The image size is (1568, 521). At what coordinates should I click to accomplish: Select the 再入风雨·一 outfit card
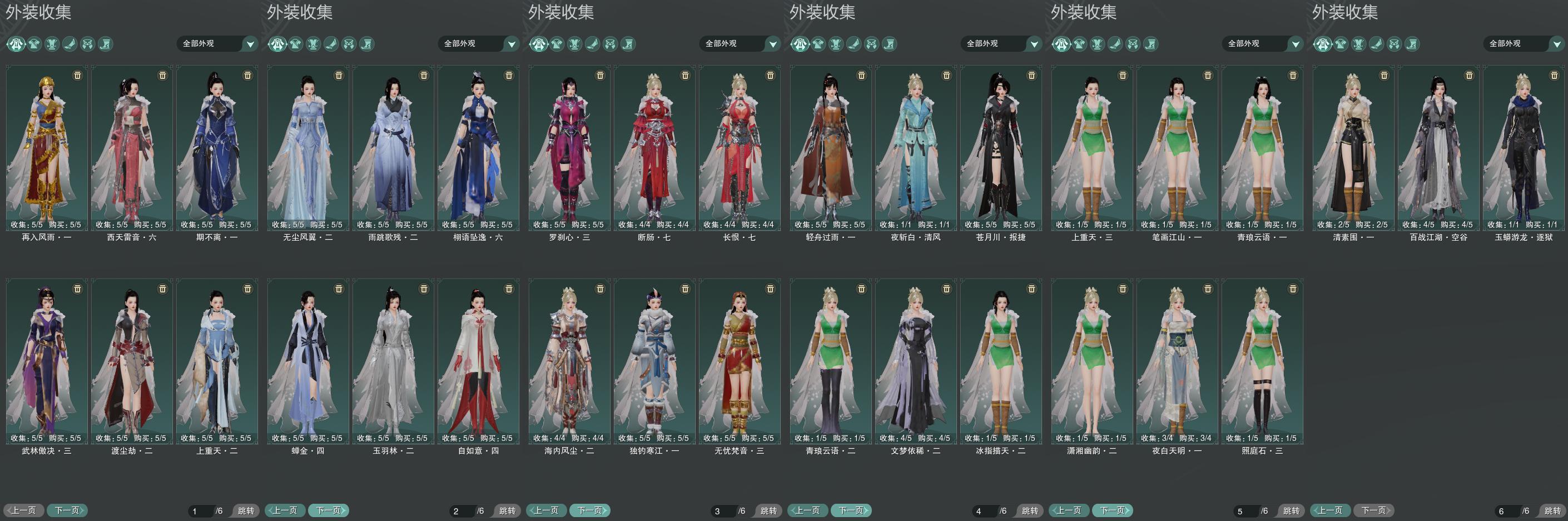(x=47, y=148)
